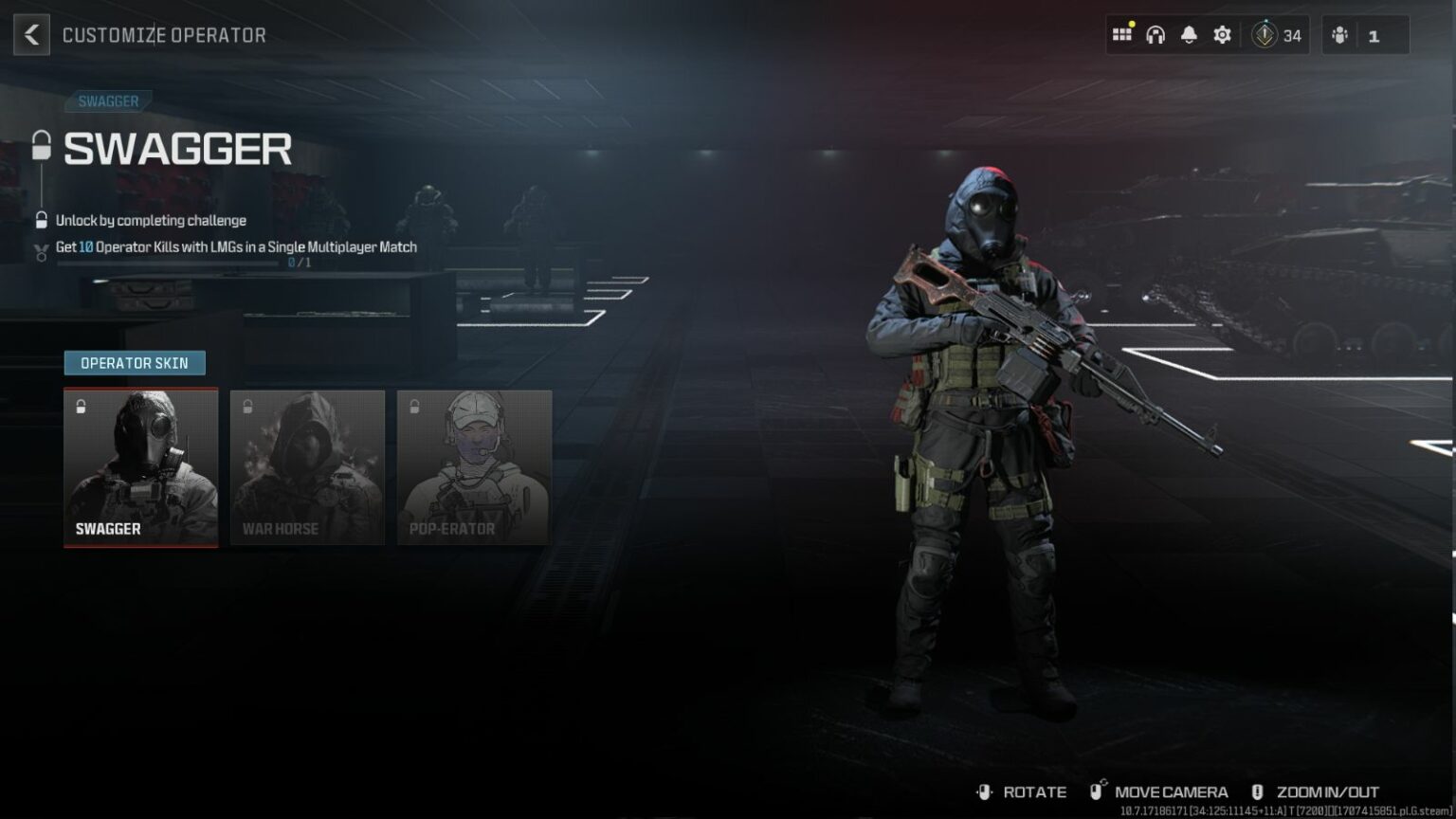Open the game menu grid icon
This screenshot has height=819, width=1456.
tap(1122, 34)
